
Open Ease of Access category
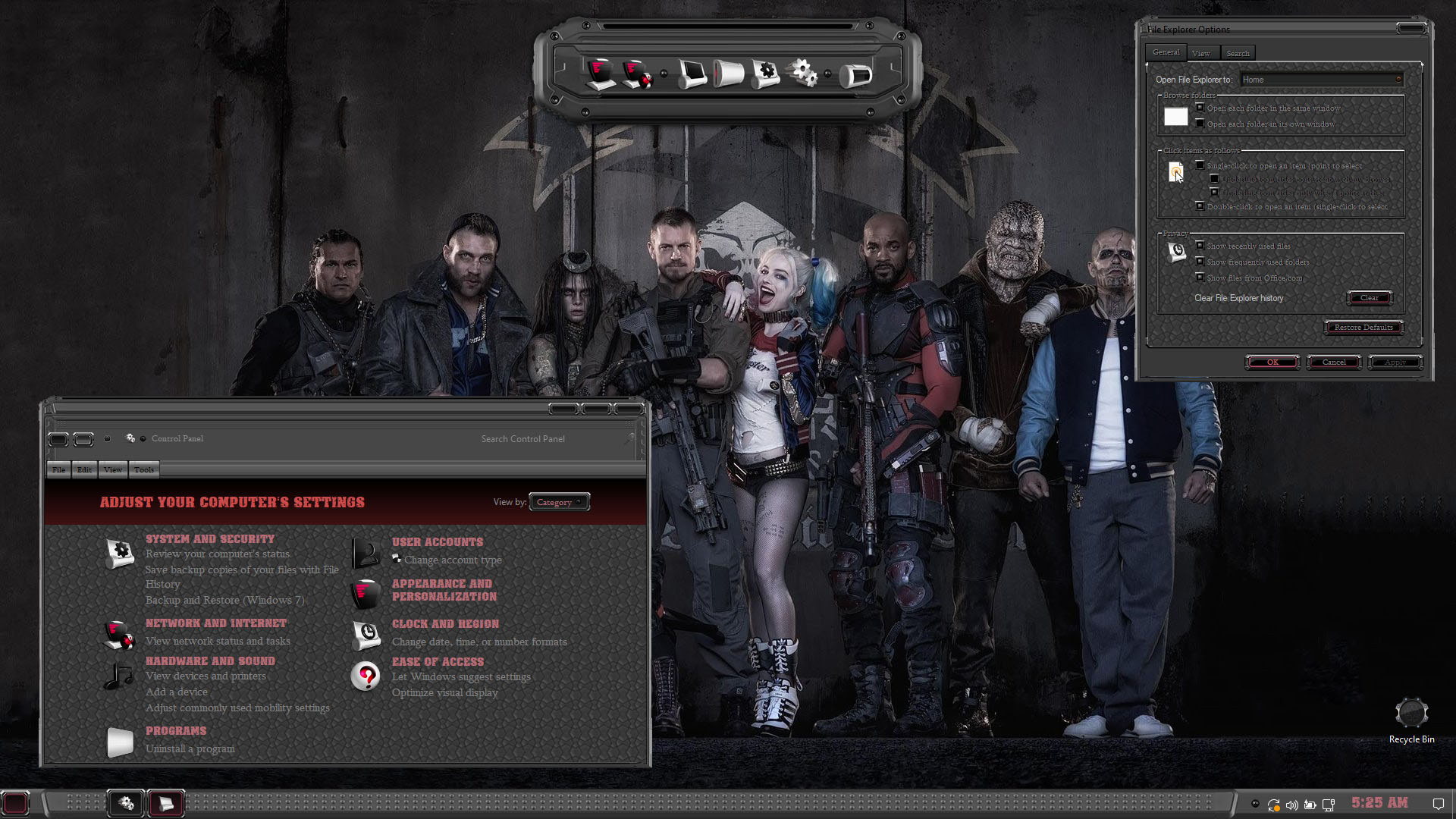[x=438, y=662]
